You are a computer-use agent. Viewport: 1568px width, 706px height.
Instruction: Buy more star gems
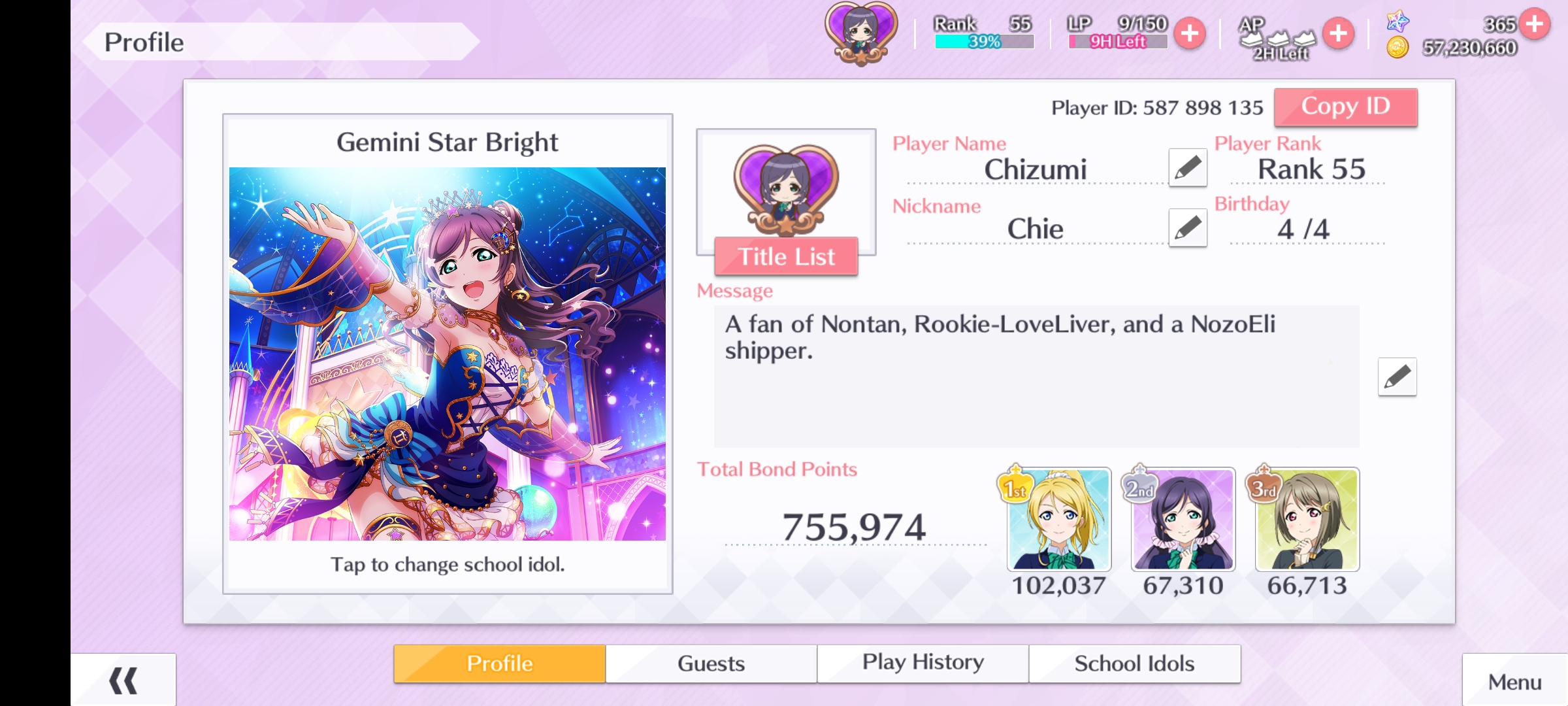pos(1535,24)
